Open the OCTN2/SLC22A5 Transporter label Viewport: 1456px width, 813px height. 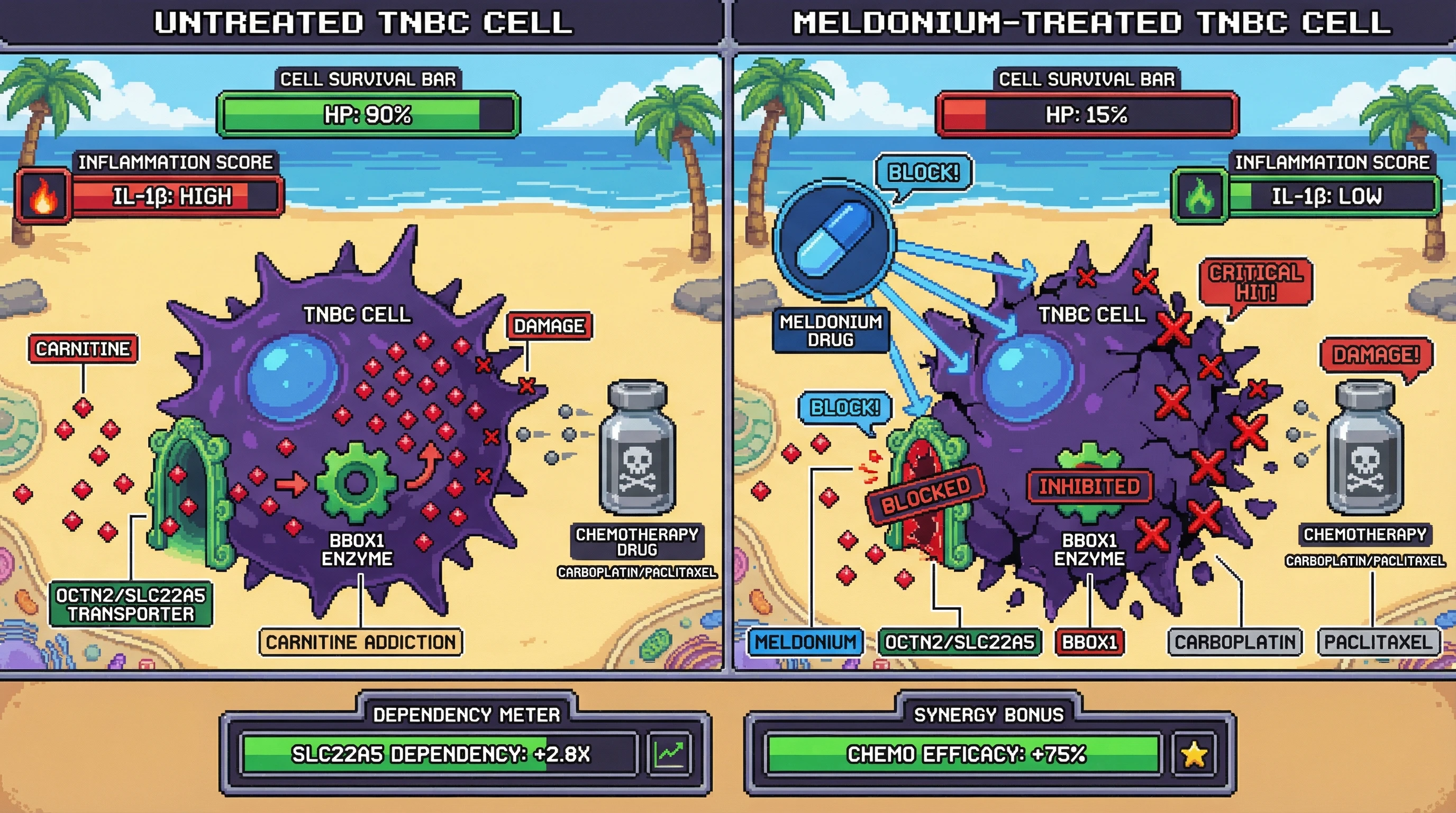point(131,604)
